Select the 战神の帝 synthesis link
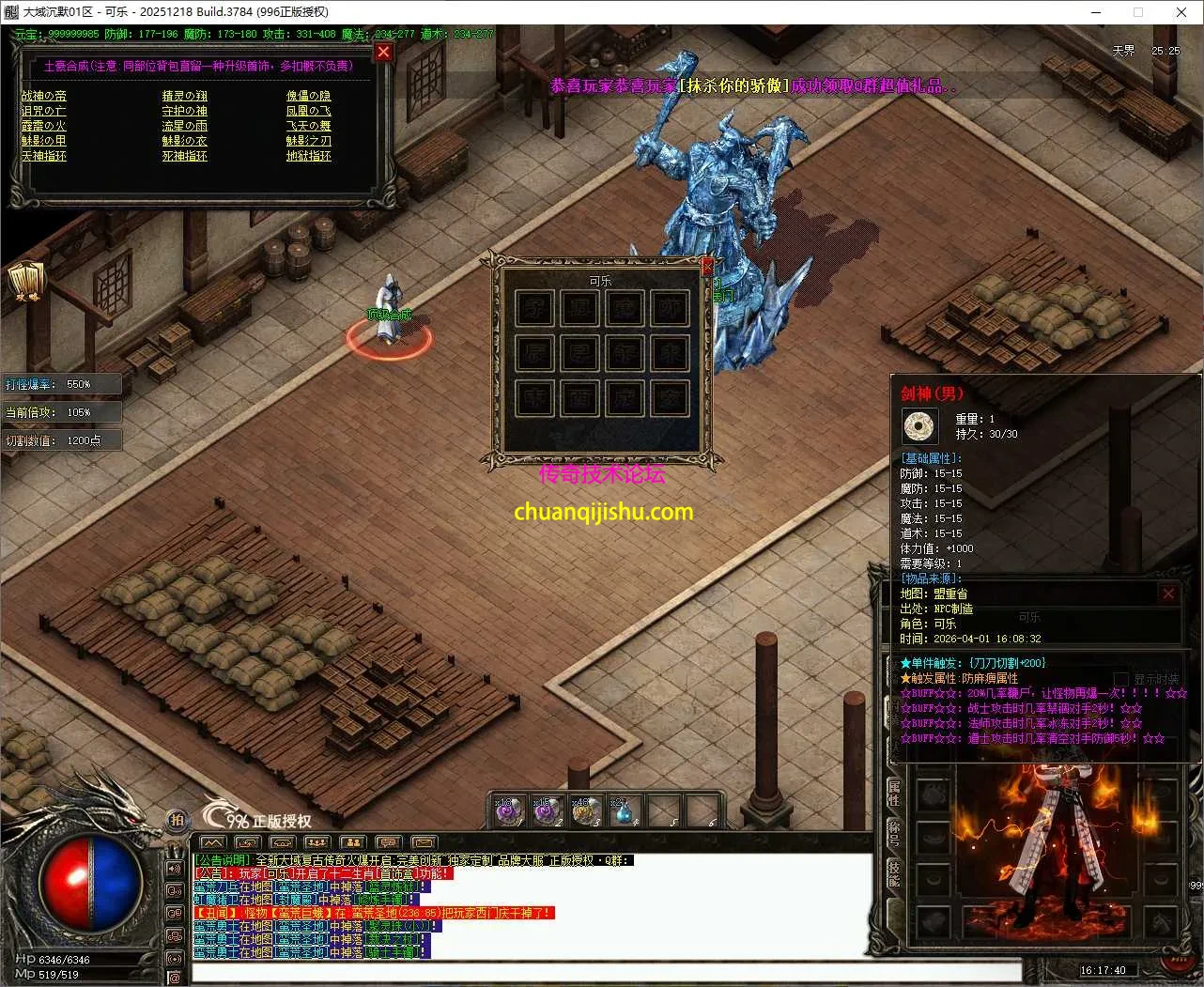 (x=44, y=96)
